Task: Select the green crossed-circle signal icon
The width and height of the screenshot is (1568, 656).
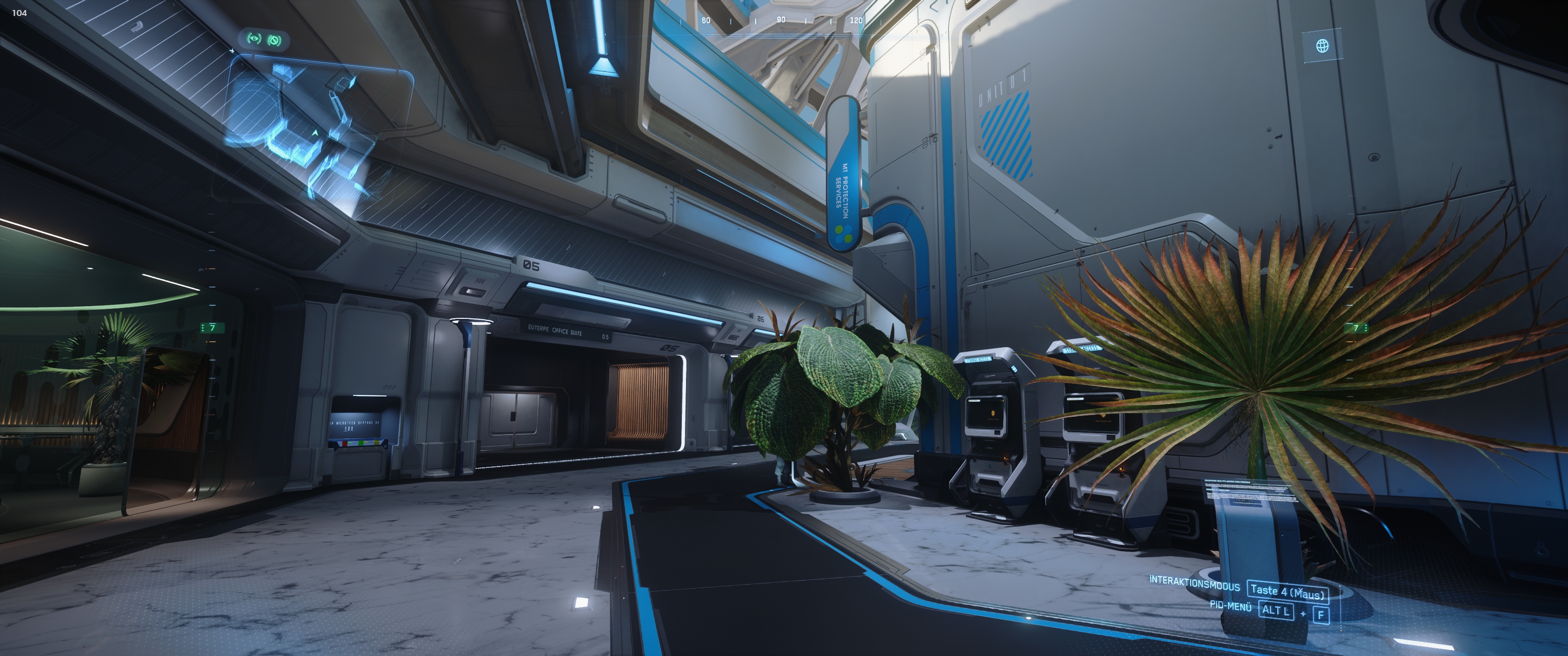Action: pos(274,41)
